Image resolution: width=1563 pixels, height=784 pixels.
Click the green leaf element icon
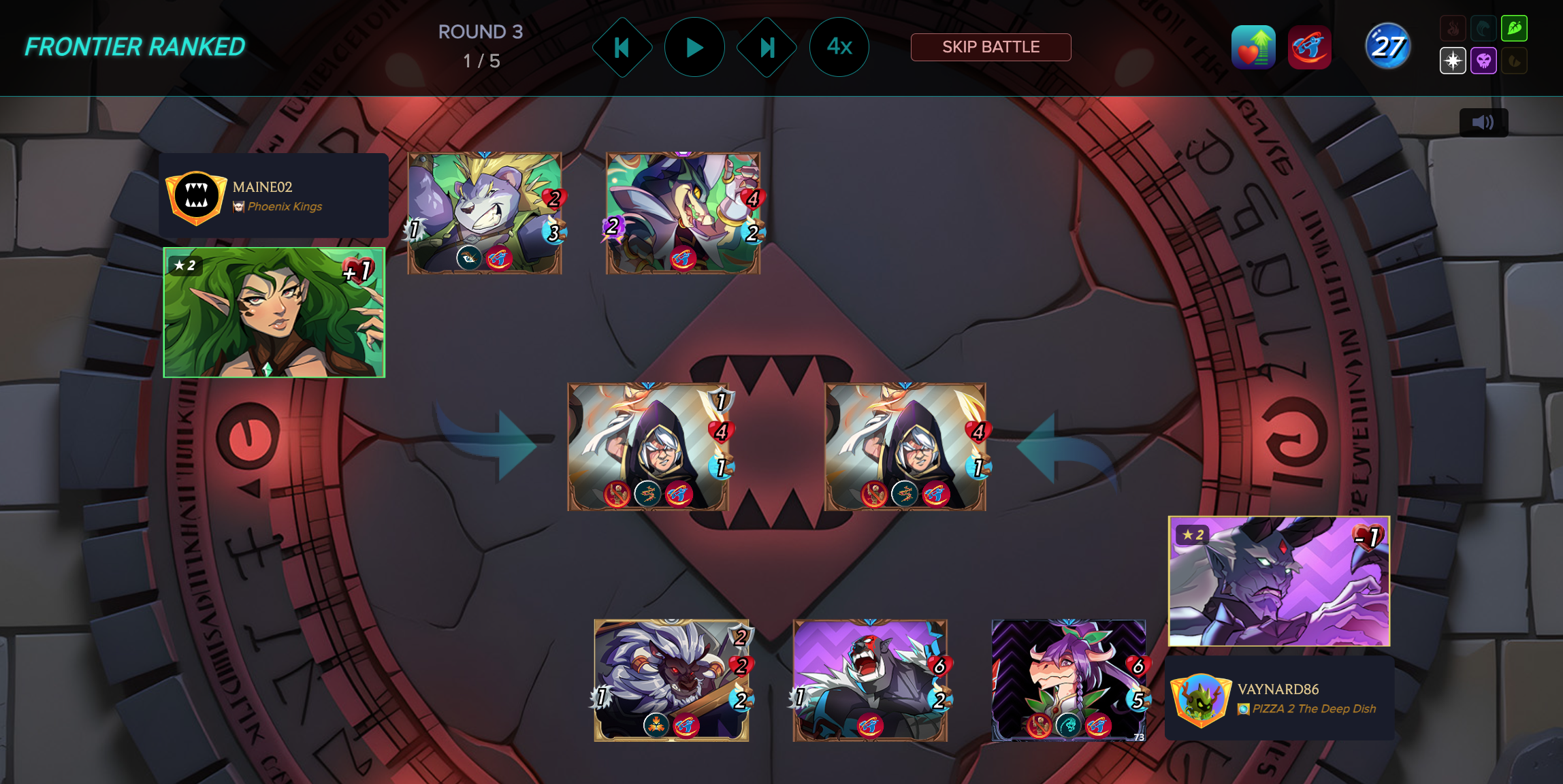point(1514,29)
